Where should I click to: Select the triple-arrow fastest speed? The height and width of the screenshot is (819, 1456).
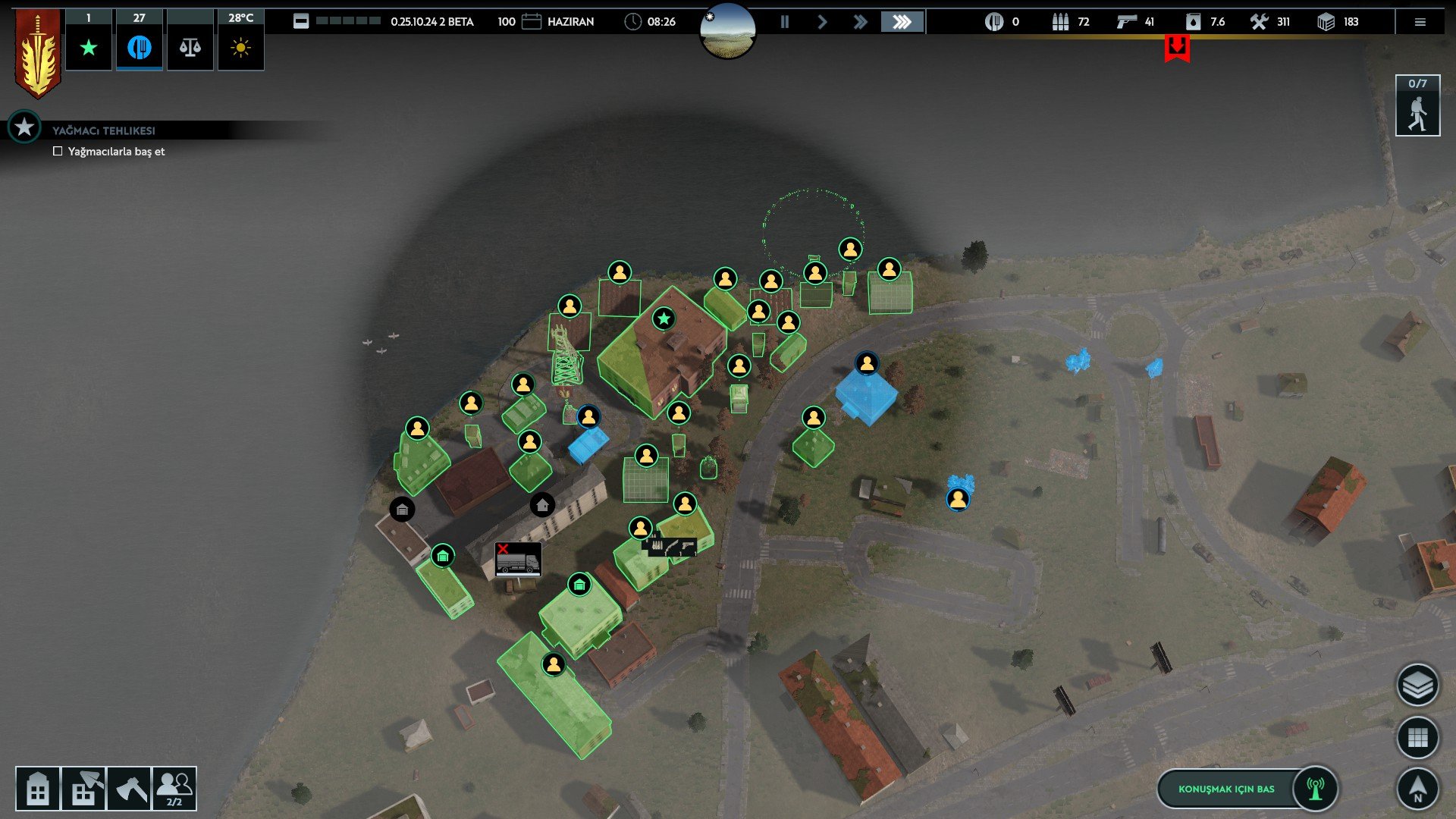902,22
